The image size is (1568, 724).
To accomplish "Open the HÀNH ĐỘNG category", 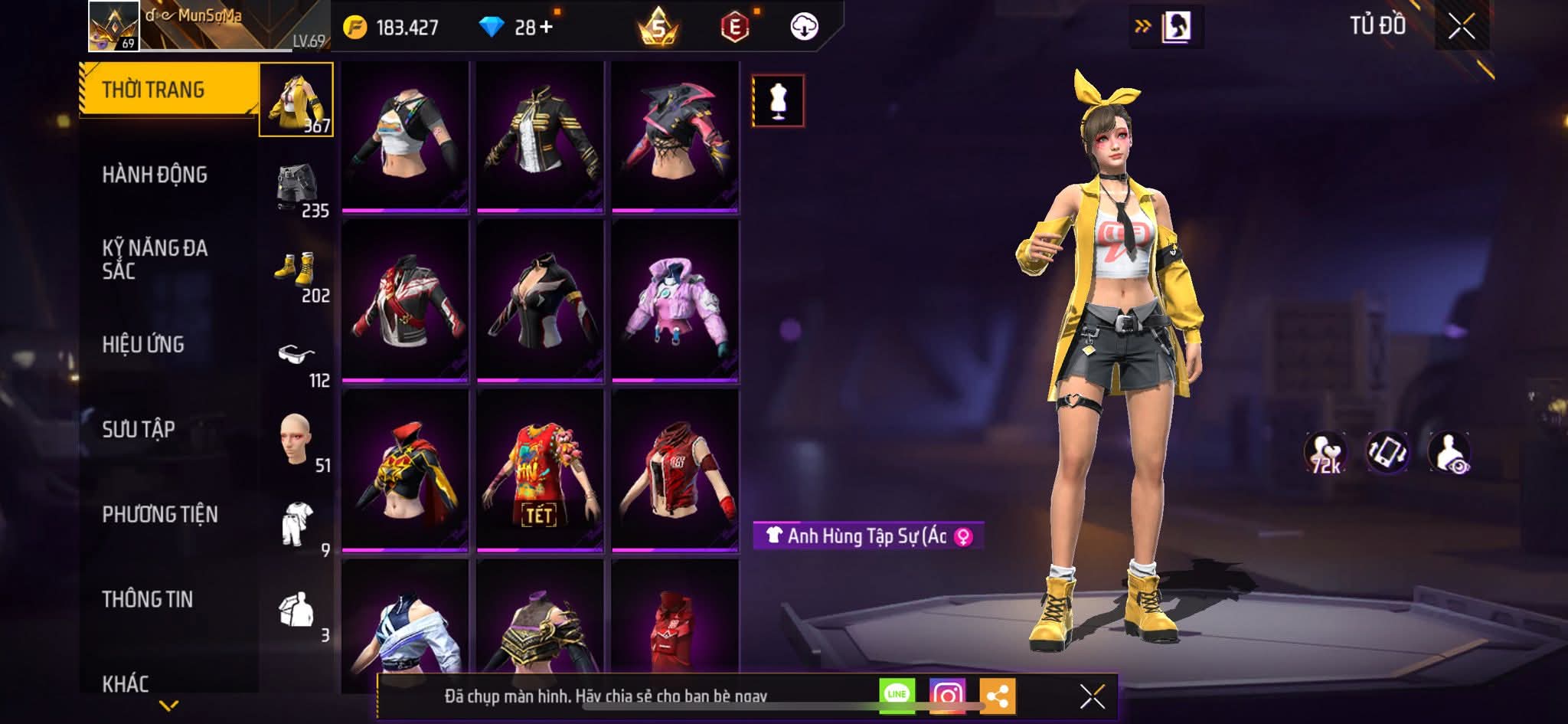I will pyautogui.click(x=155, y=175).
